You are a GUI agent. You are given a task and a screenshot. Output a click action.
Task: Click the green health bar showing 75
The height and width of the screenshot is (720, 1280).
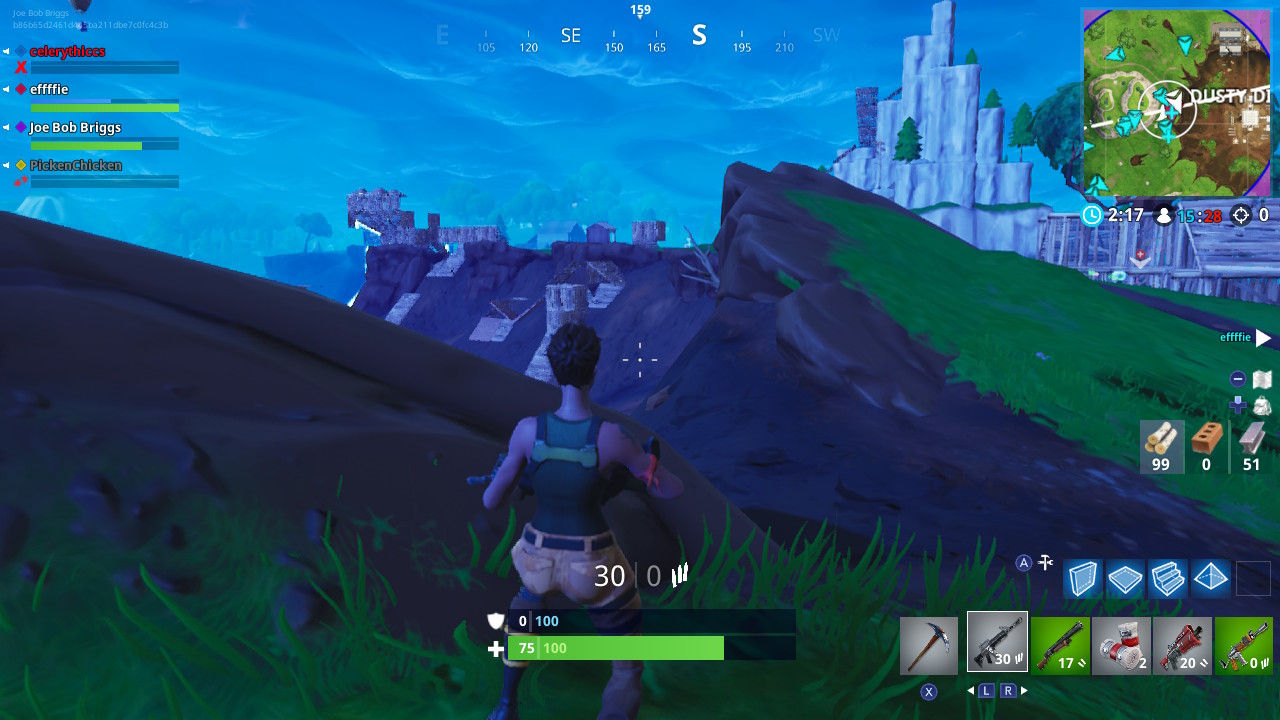click(620, 648)
